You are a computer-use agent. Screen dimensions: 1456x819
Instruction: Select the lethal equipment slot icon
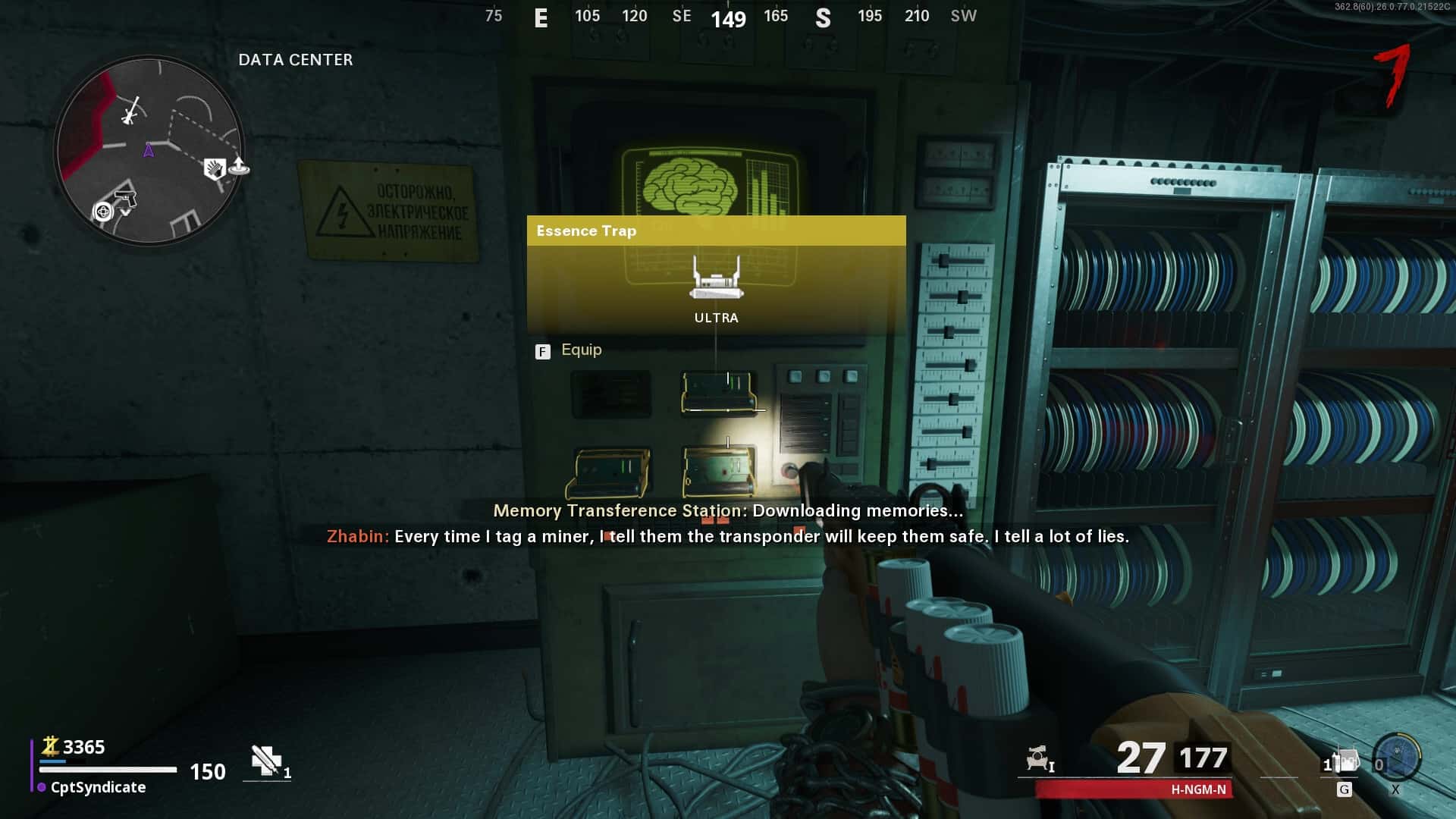tap(1343, 761)
